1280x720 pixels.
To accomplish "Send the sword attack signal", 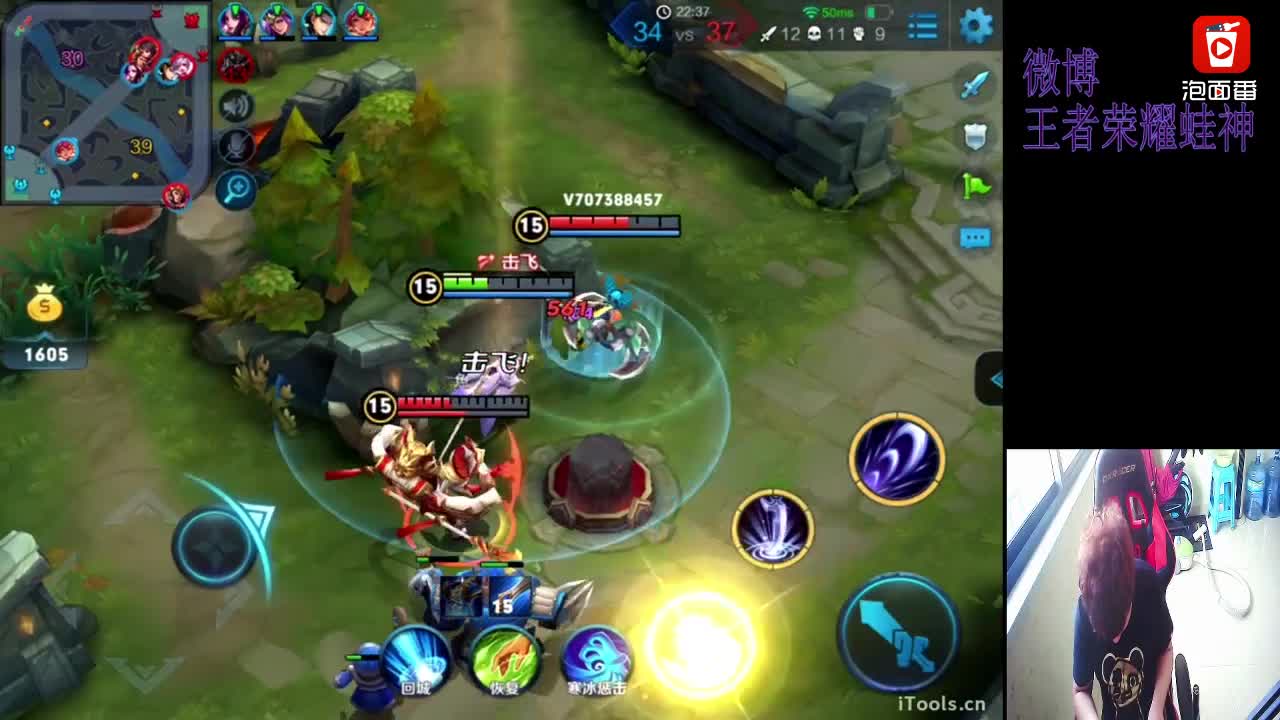I will 975,85.
